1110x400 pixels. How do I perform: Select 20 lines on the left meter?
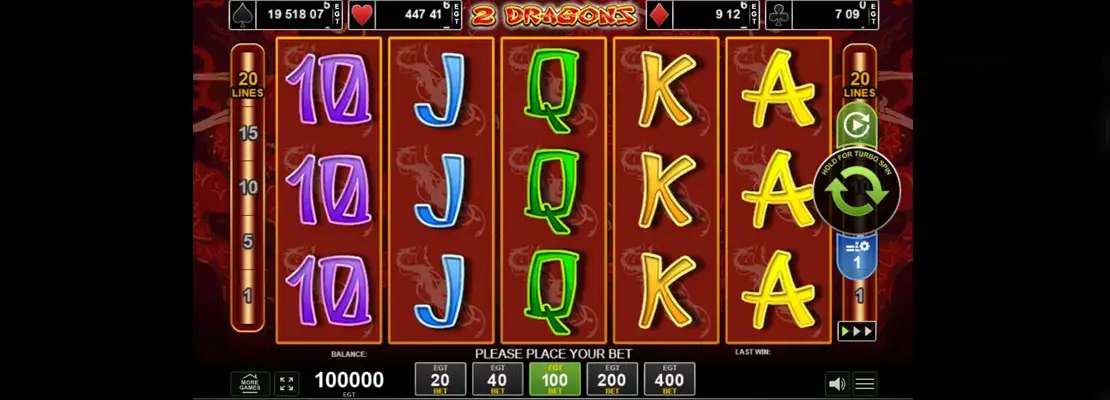tap(247, 84)
